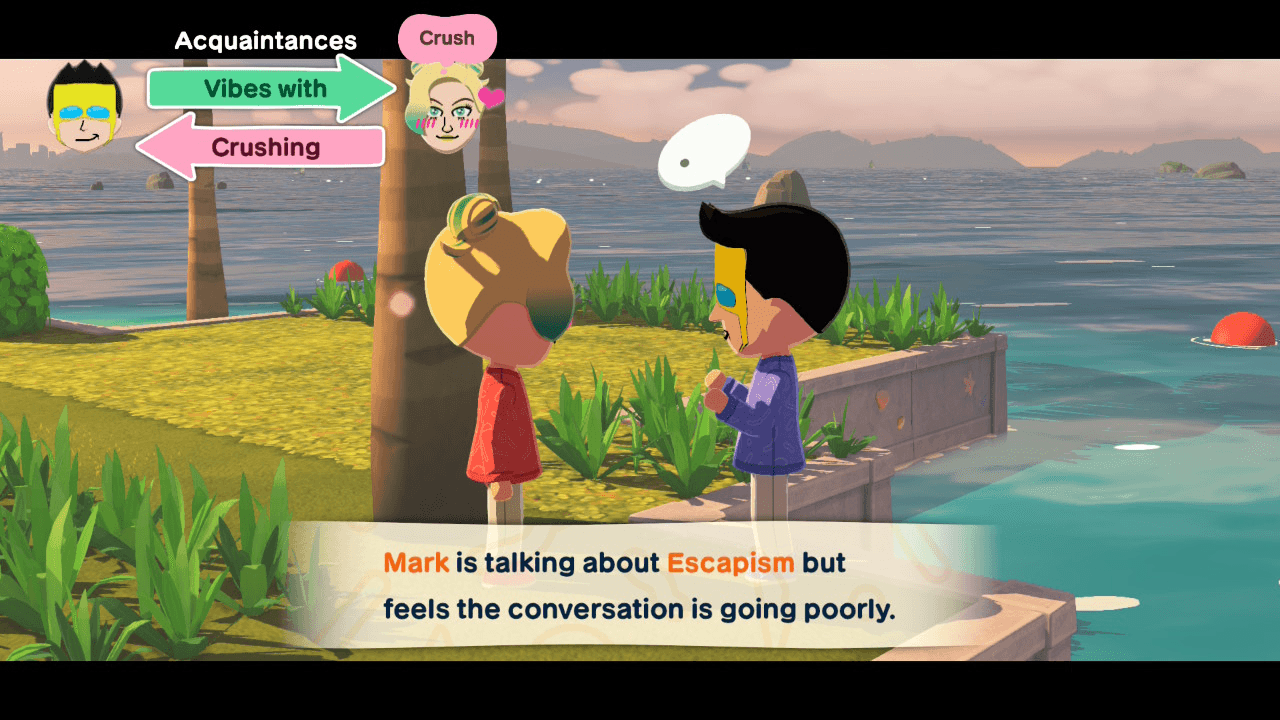Toggle the pink Crushing arrow

(265, 147)
